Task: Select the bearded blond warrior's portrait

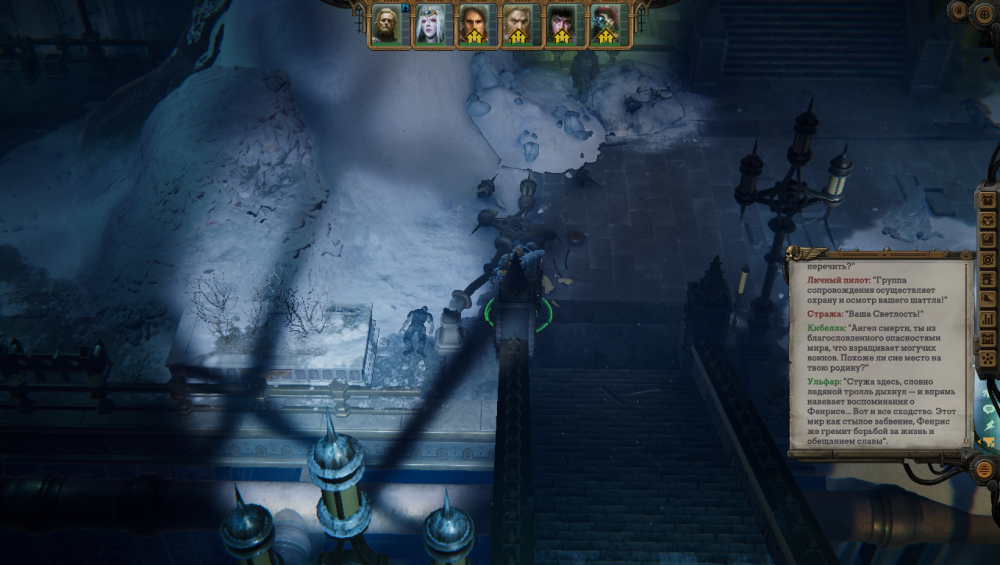Action: pyautogui.click(x=517, y=24)
